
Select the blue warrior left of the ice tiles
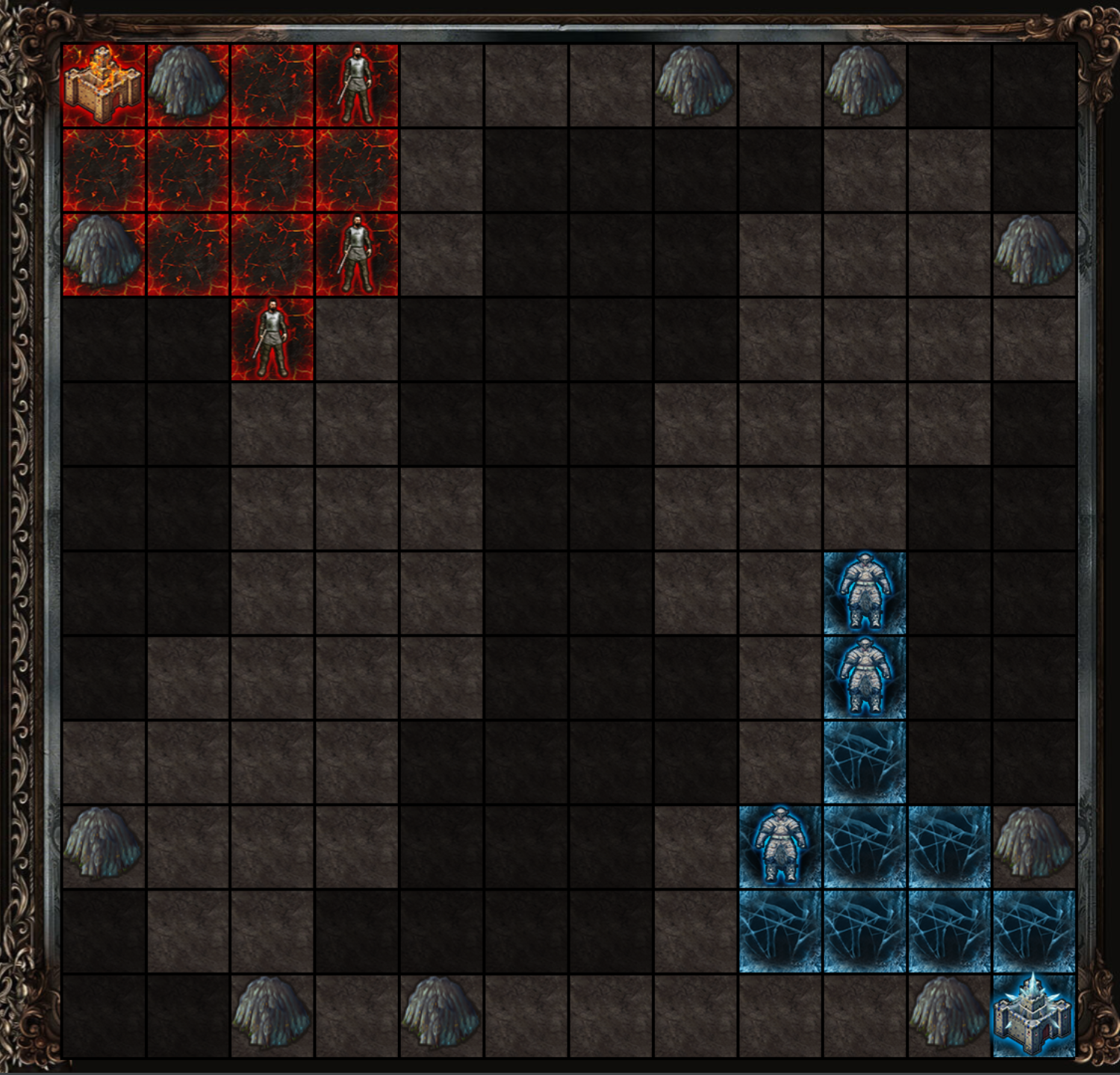tap(780, 847)
